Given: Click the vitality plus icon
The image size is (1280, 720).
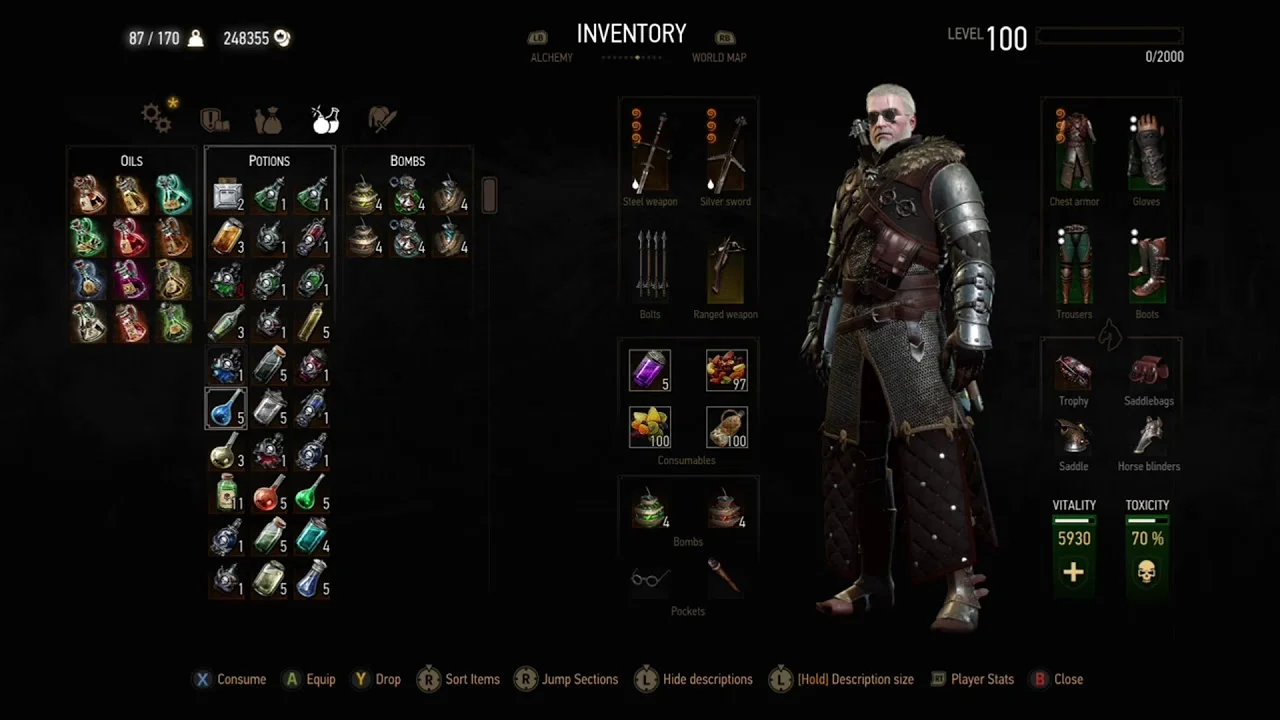Looking at the screenshot, I should pyautogui.click(x=1073, y=572).
